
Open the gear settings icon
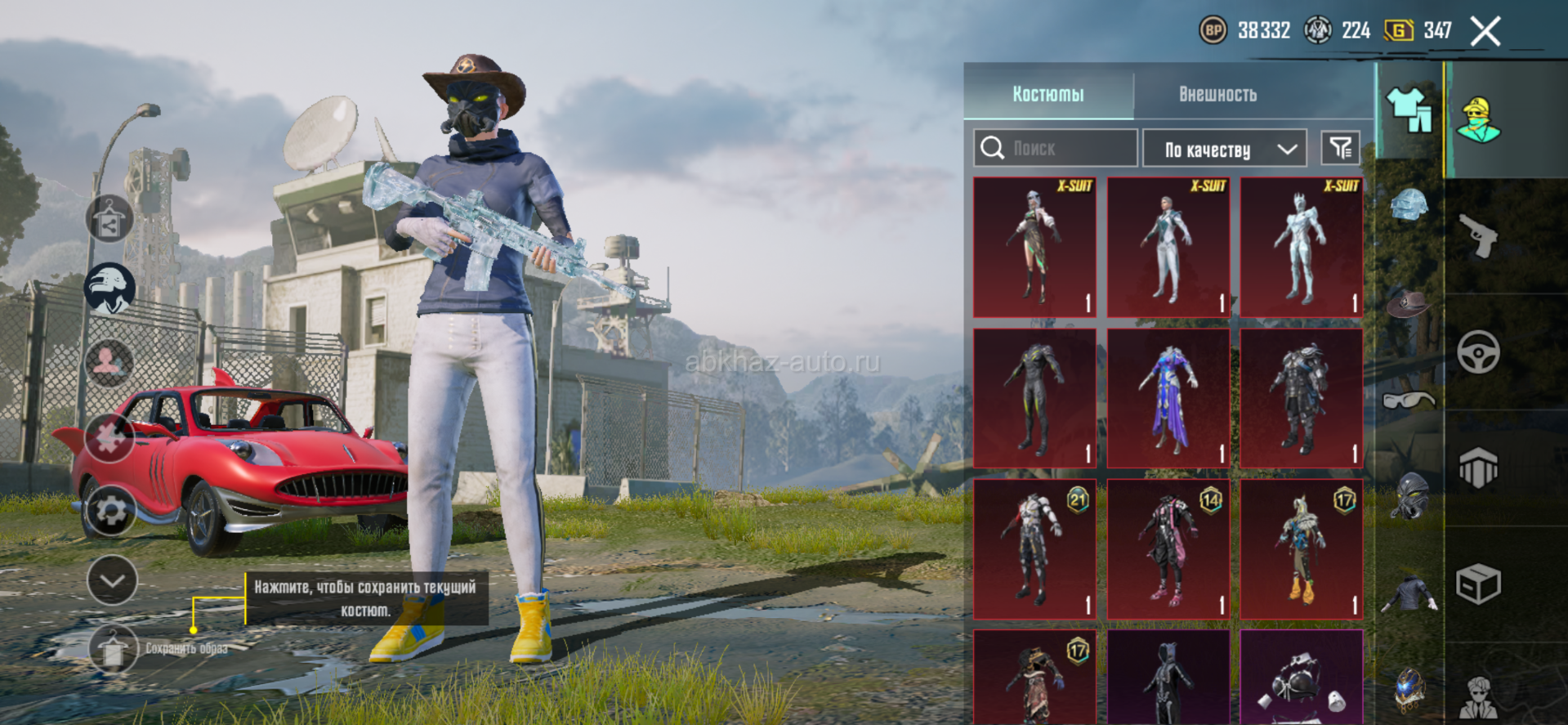click(x=110, y=512)
